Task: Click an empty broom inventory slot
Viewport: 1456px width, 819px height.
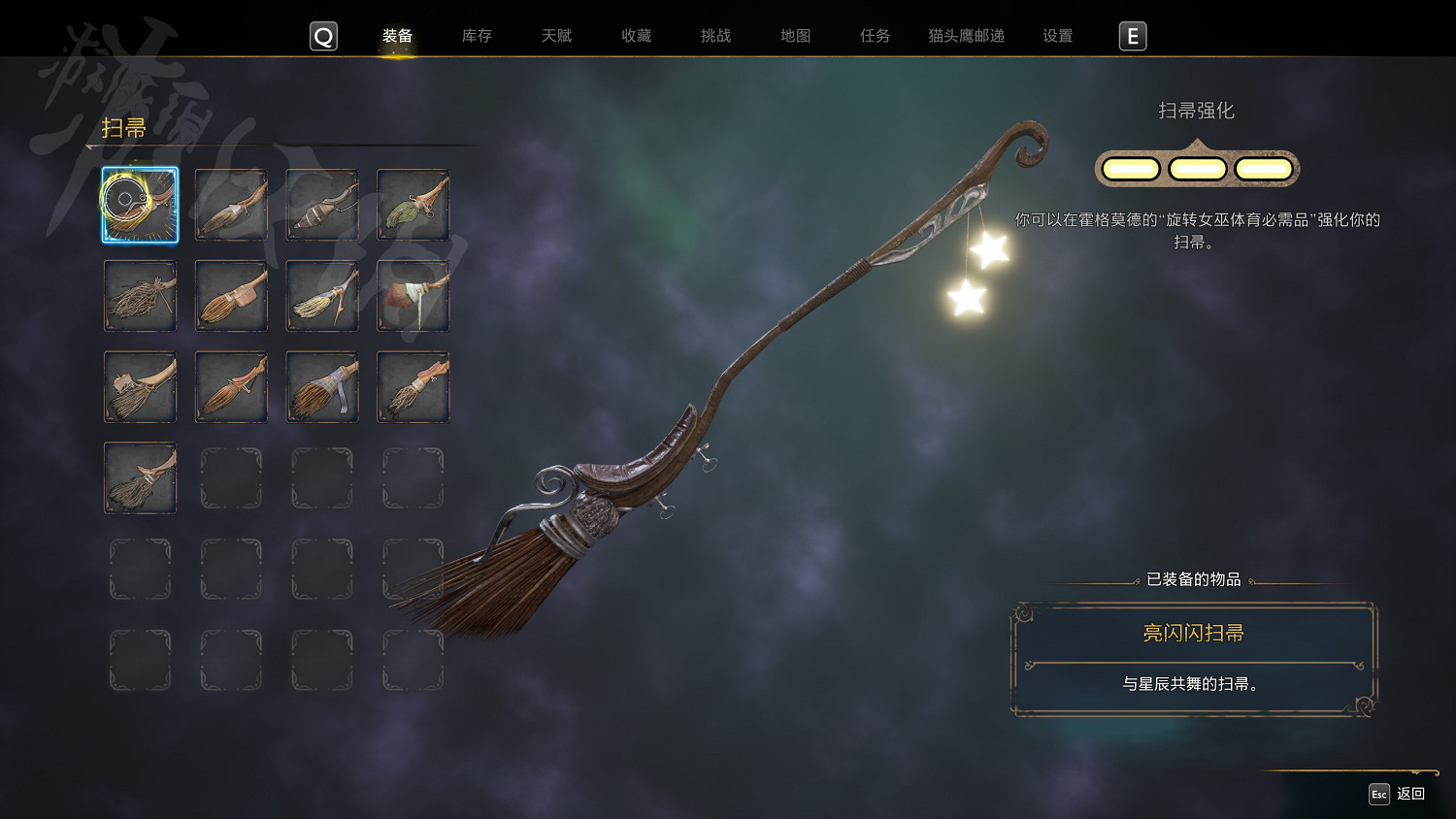Action: pos(231,477)
